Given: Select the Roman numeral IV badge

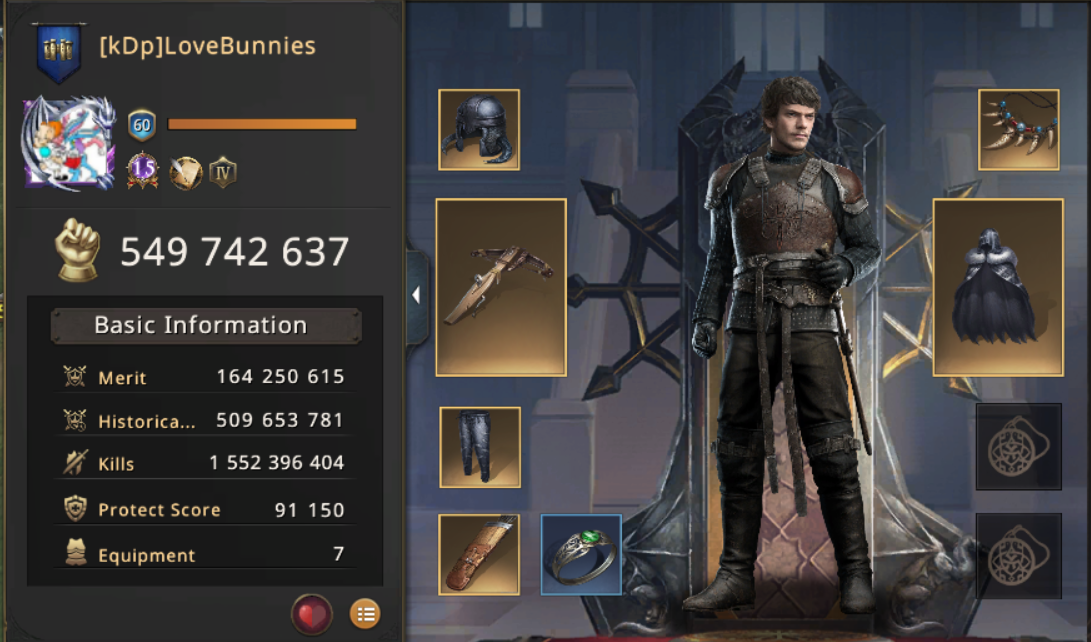Looking at the screenshot, I should click(223, 173).
